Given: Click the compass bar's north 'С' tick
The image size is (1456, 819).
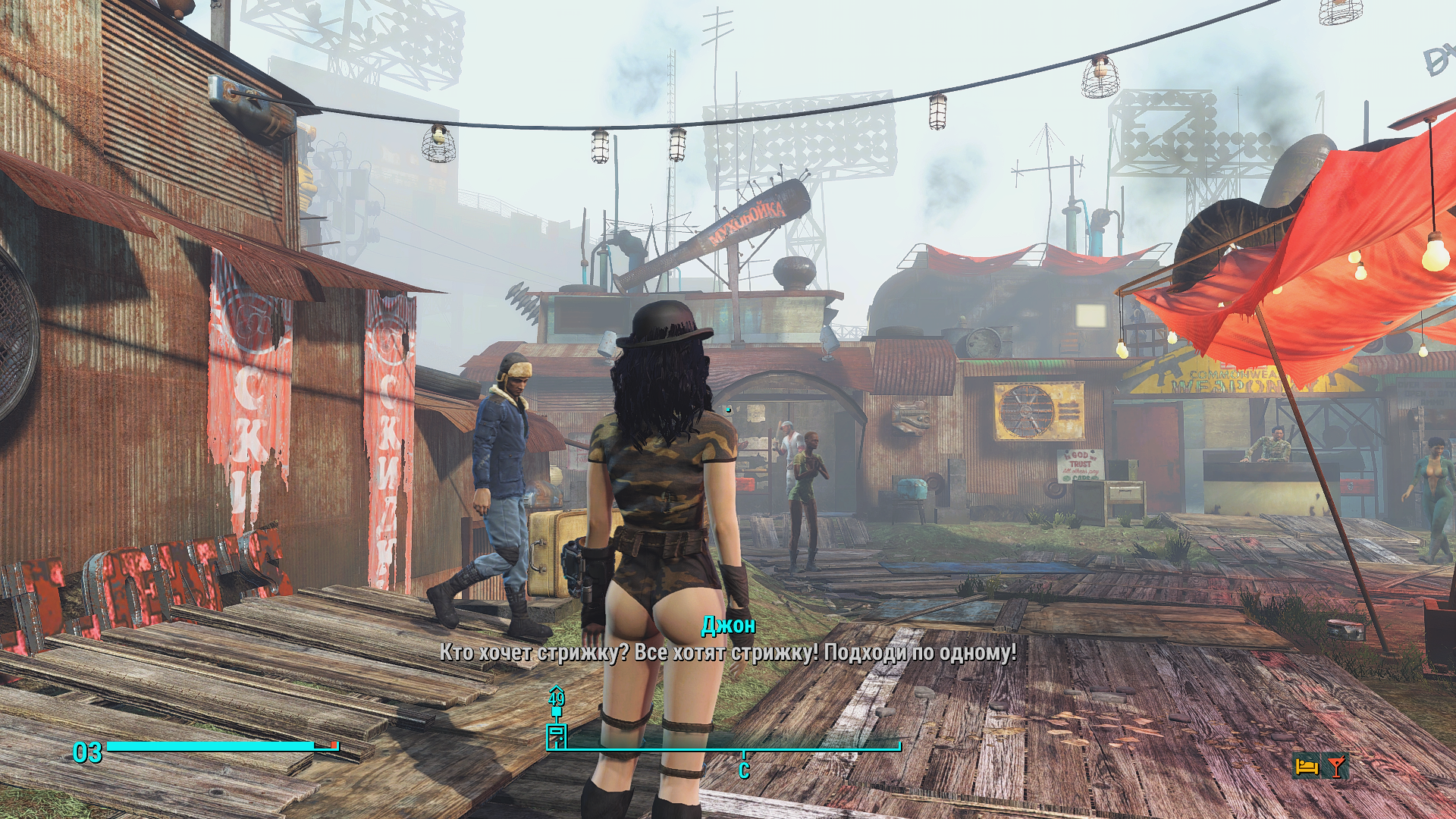Looking at the screenshot, I should 744,770.
